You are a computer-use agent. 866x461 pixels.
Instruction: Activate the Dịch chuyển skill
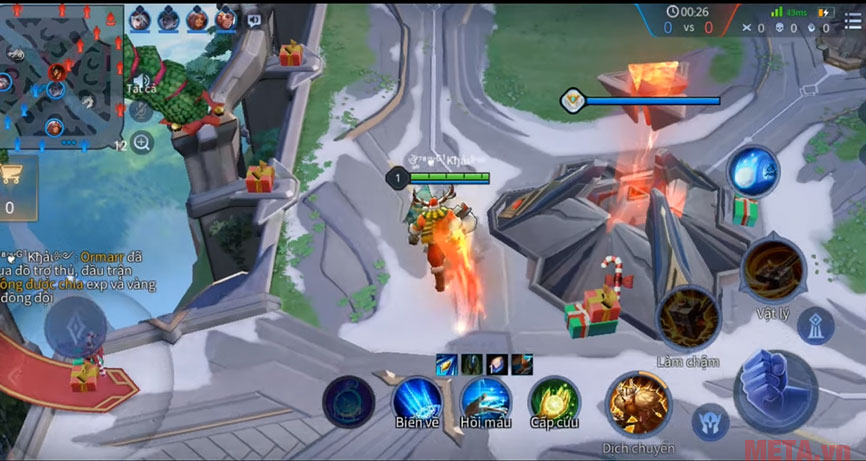(638, 404)
